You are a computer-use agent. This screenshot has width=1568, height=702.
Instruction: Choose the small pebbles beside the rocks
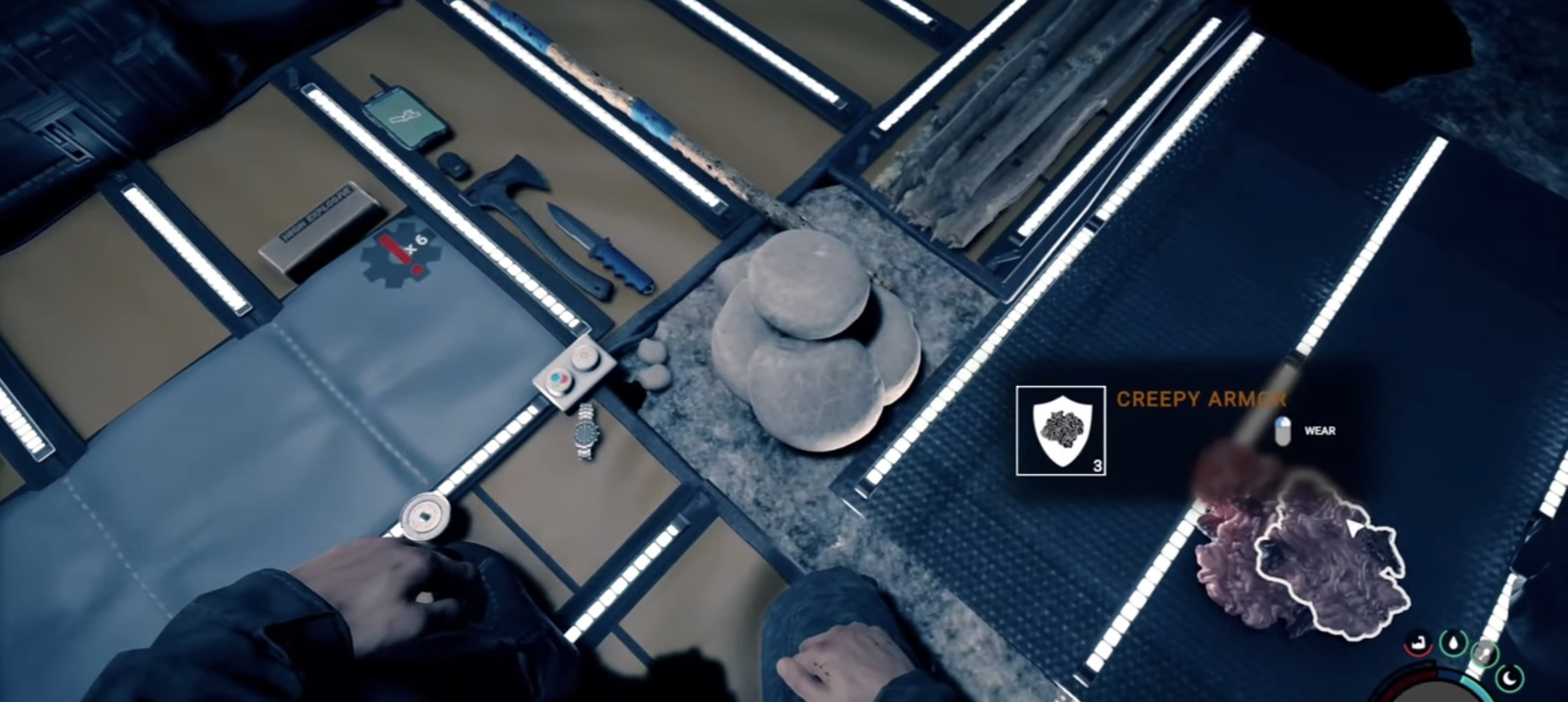[651, 366]
